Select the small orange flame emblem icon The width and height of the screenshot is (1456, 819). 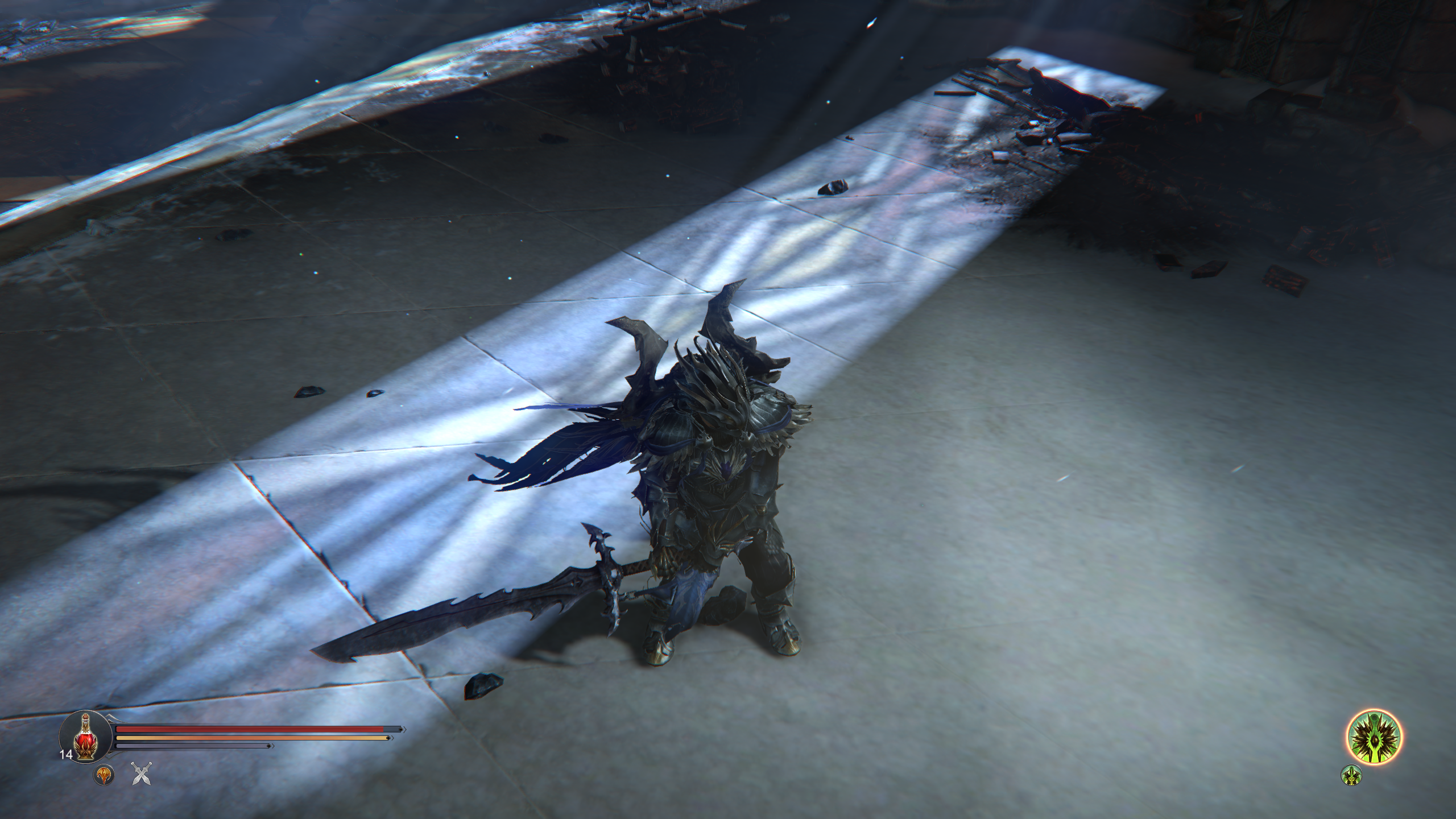(x=104, y=775)
